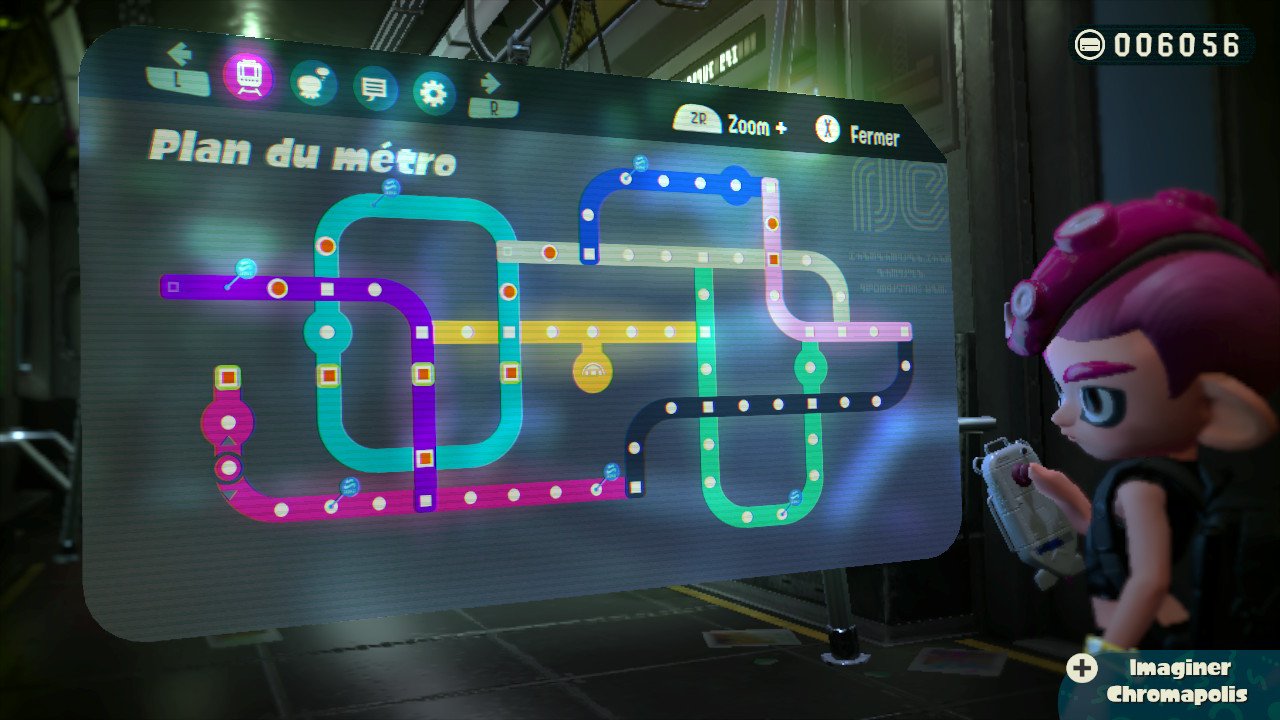Pick the orange square station atop magenta line
1280x720 pixels.
coord(228,377)
